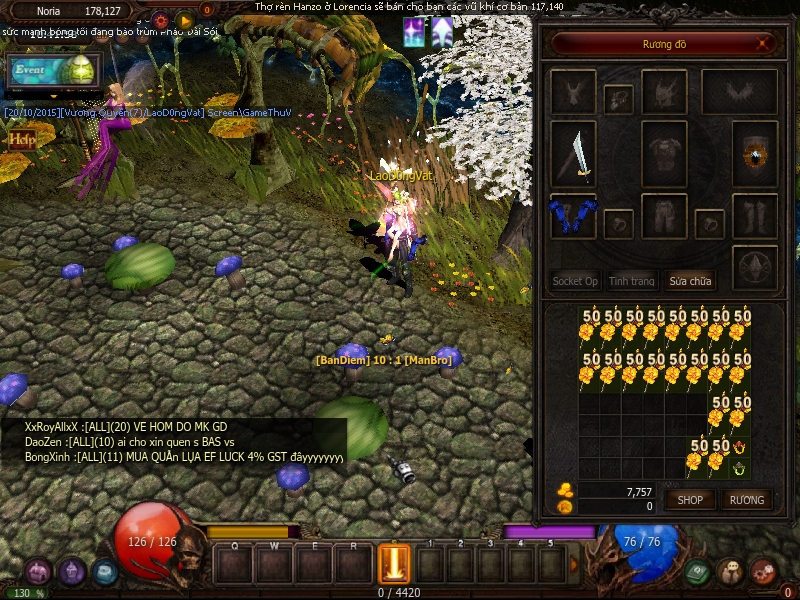Open the green book icon in bottom bar
800x600 pixels.
tap(699, 572)
